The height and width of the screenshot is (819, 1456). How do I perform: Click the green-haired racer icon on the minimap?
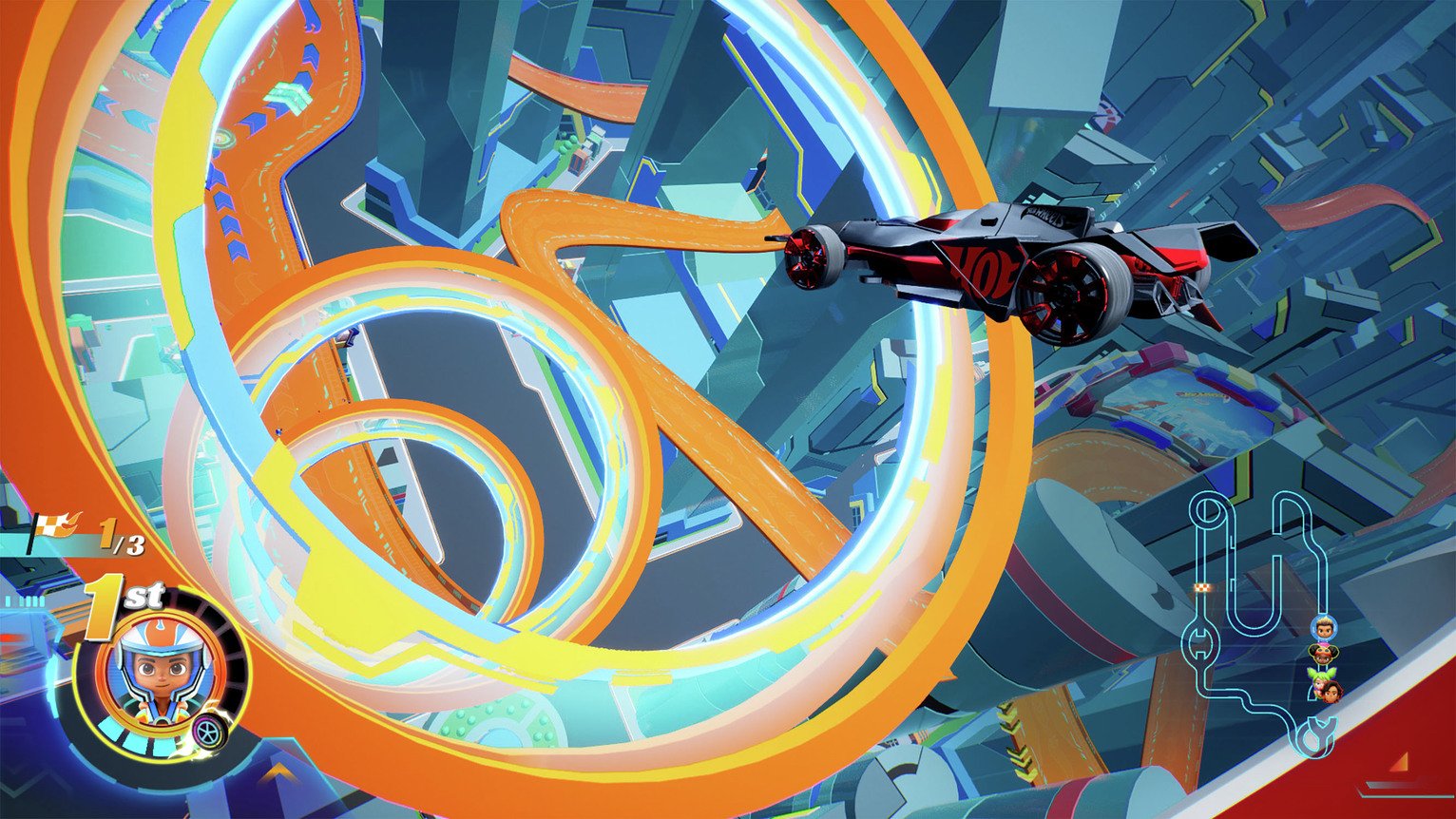tap(1319, 676)
